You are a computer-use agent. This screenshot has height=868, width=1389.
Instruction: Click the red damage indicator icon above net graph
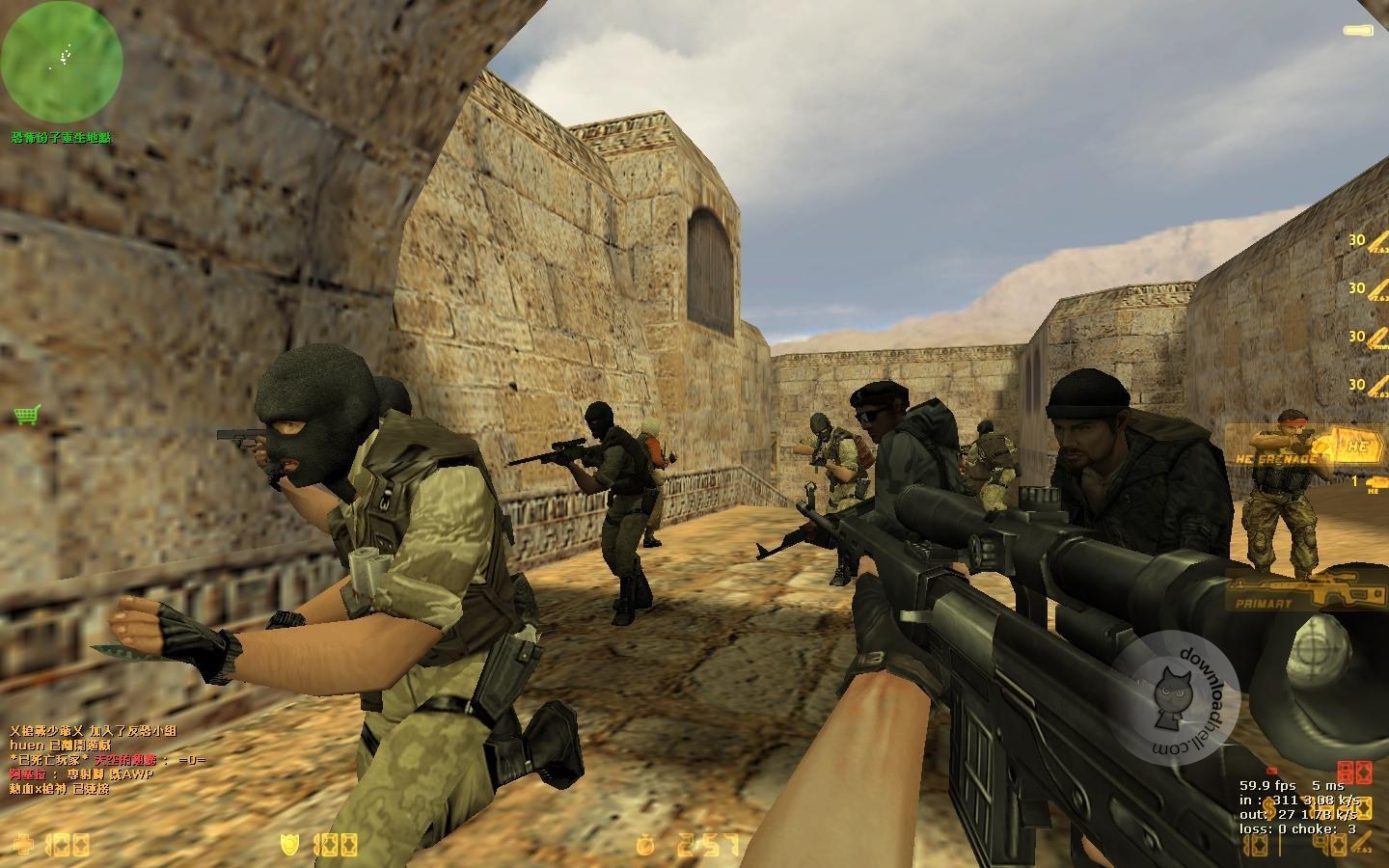pyautogui.click(x=1354, y=772)
